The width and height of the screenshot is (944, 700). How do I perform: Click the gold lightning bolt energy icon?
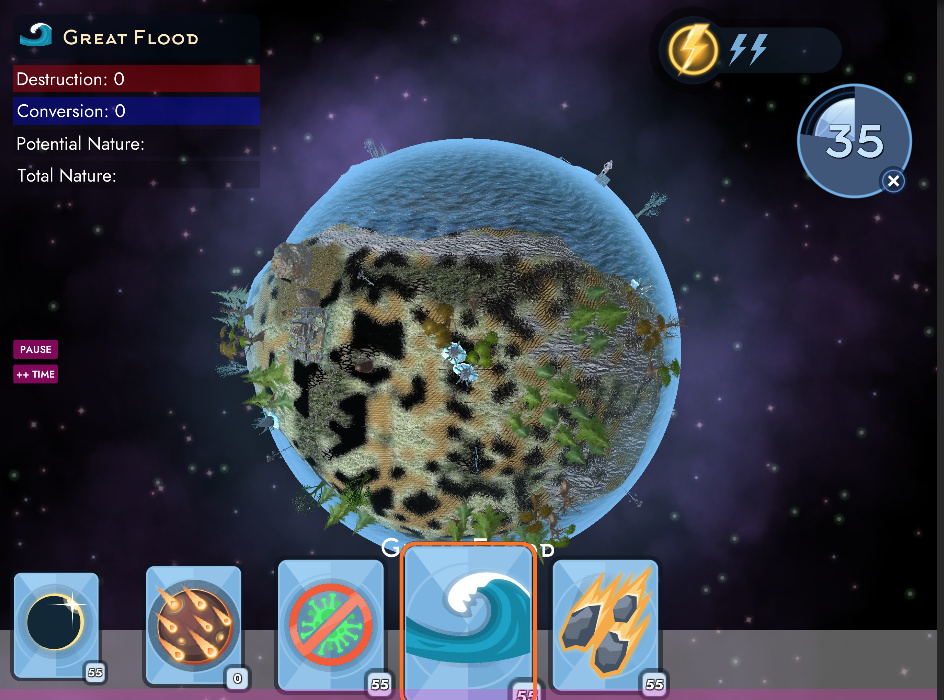[x=692, y=49]
